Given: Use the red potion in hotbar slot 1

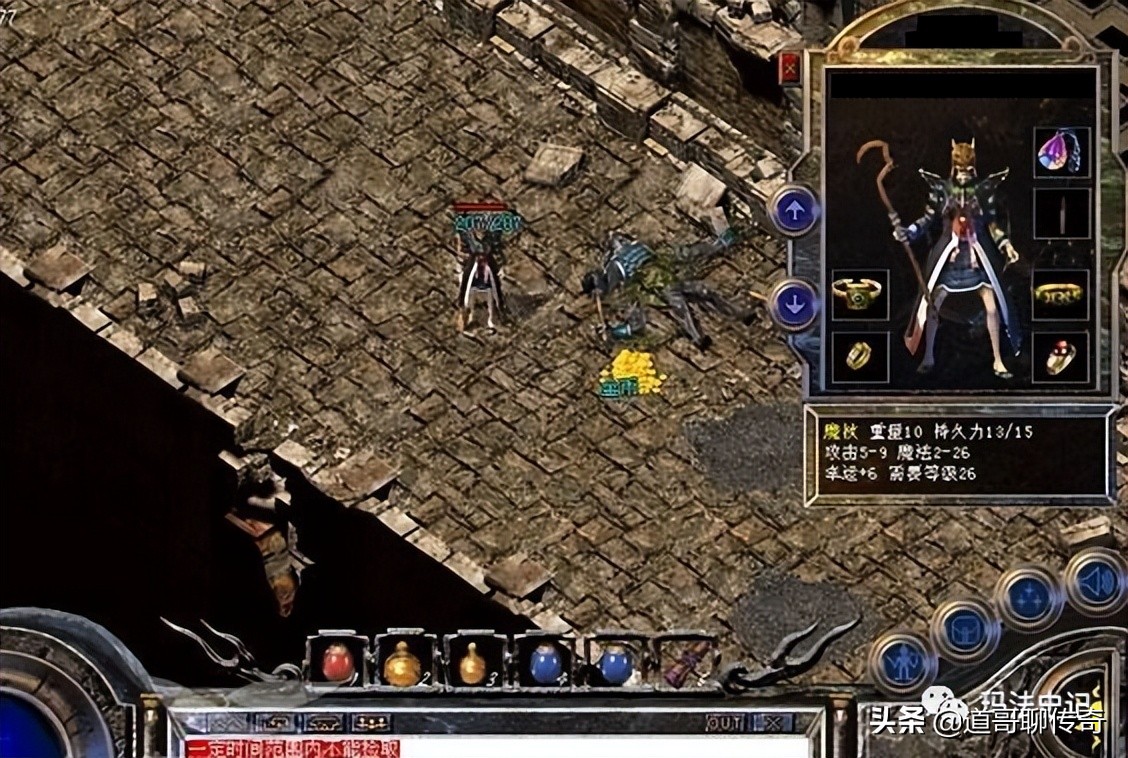Looking at the screenshot, I should (337, 662).
